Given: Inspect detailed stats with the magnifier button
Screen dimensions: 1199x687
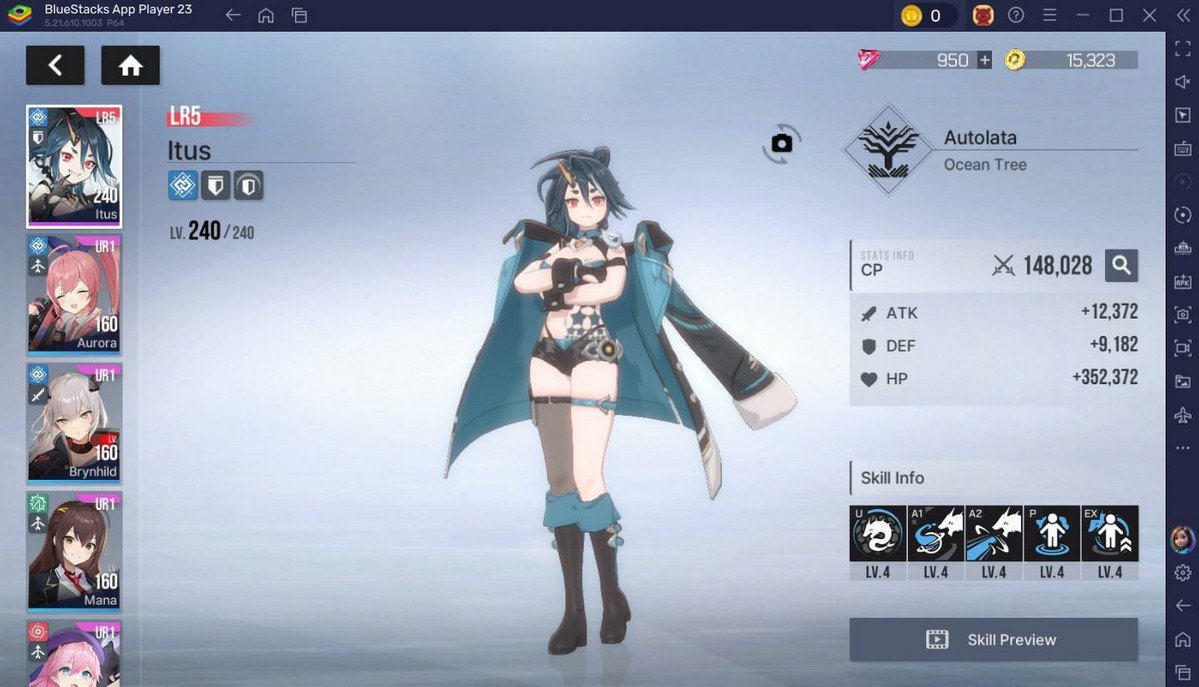Looking at the screenshot, I should coord(1121,265).
